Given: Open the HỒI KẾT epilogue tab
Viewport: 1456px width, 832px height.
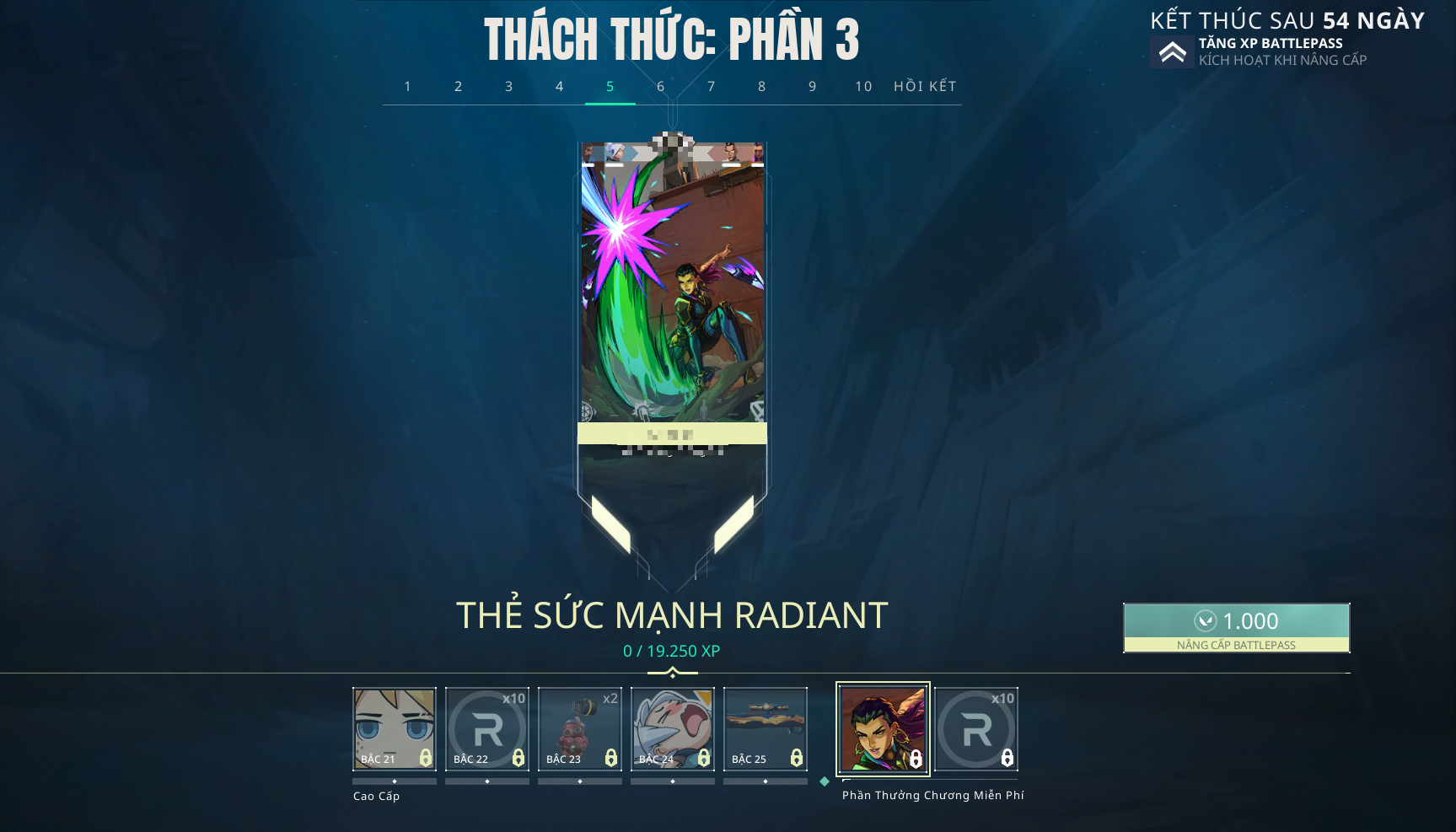Looking at the screenshot, I should click(x=925, y=87).
